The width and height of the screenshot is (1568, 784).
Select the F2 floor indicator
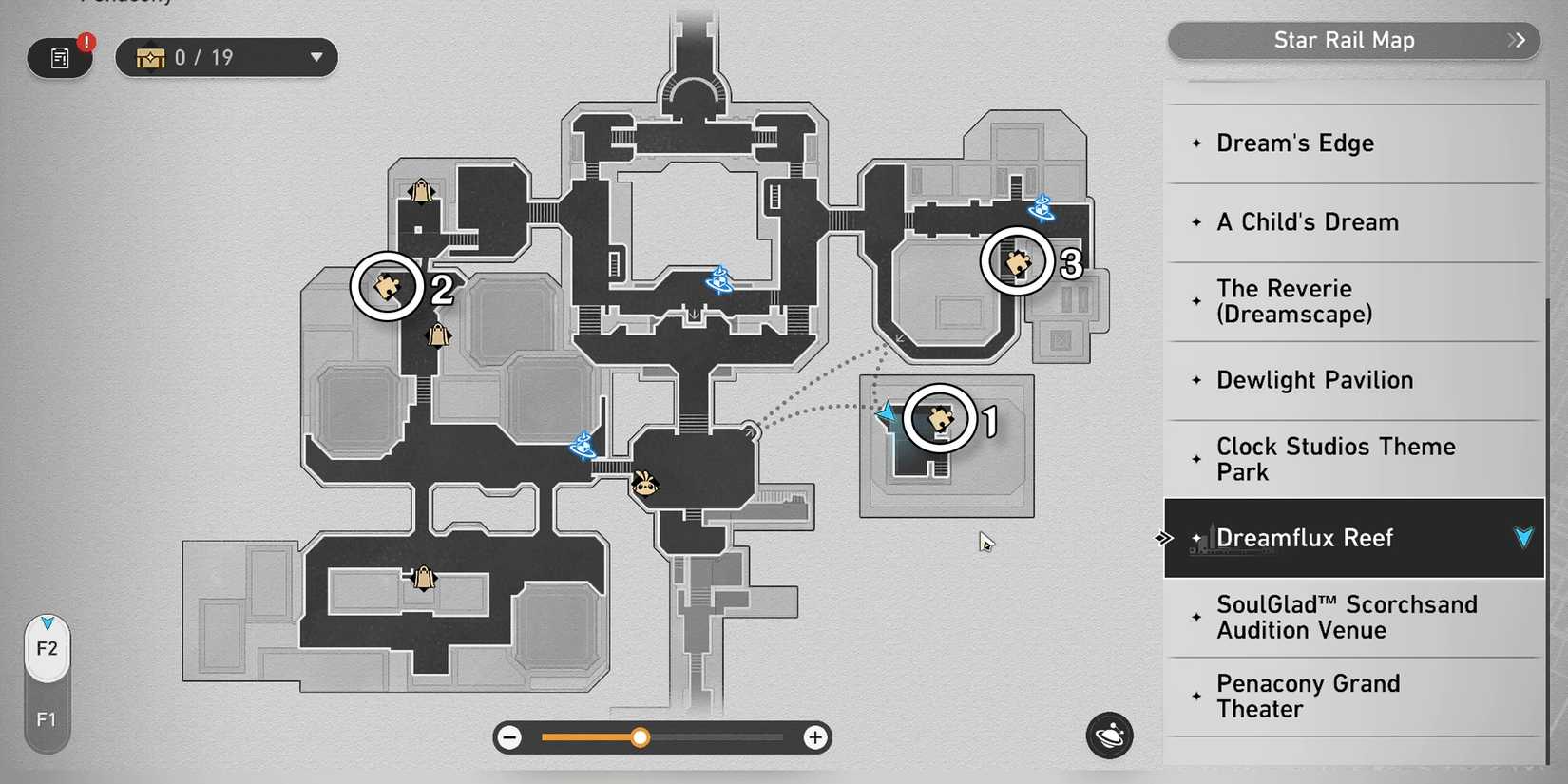tap(47, 649)
